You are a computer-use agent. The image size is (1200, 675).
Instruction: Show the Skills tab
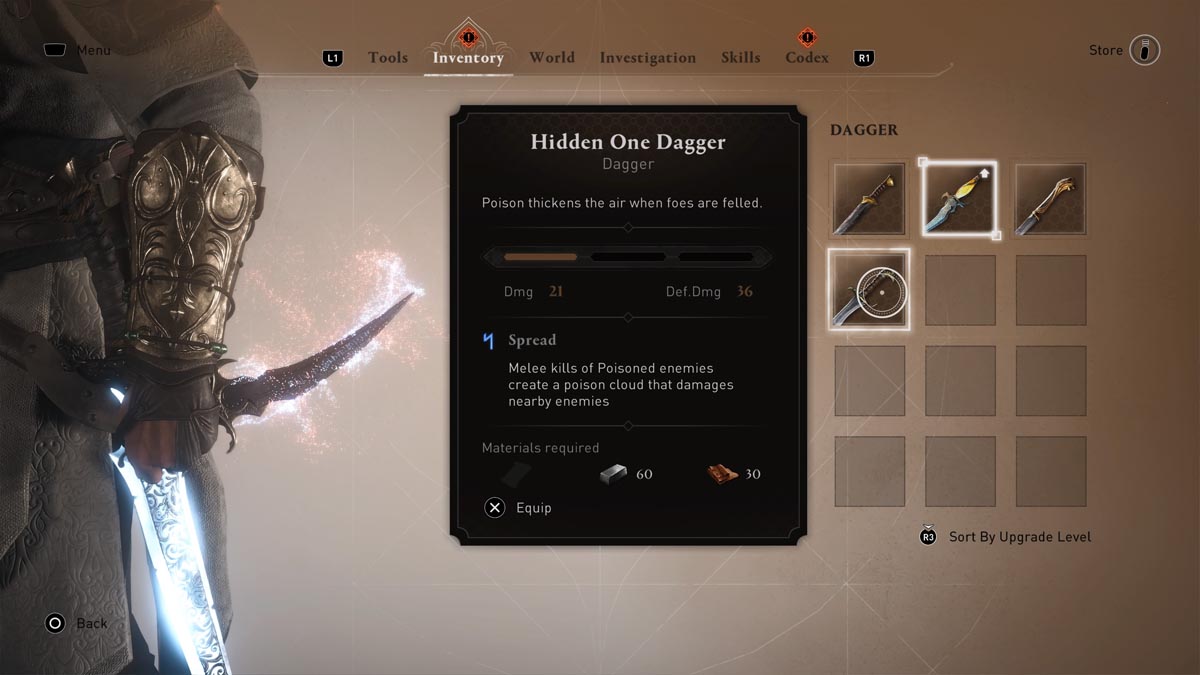pyautogui.click(x=740, y=58)
